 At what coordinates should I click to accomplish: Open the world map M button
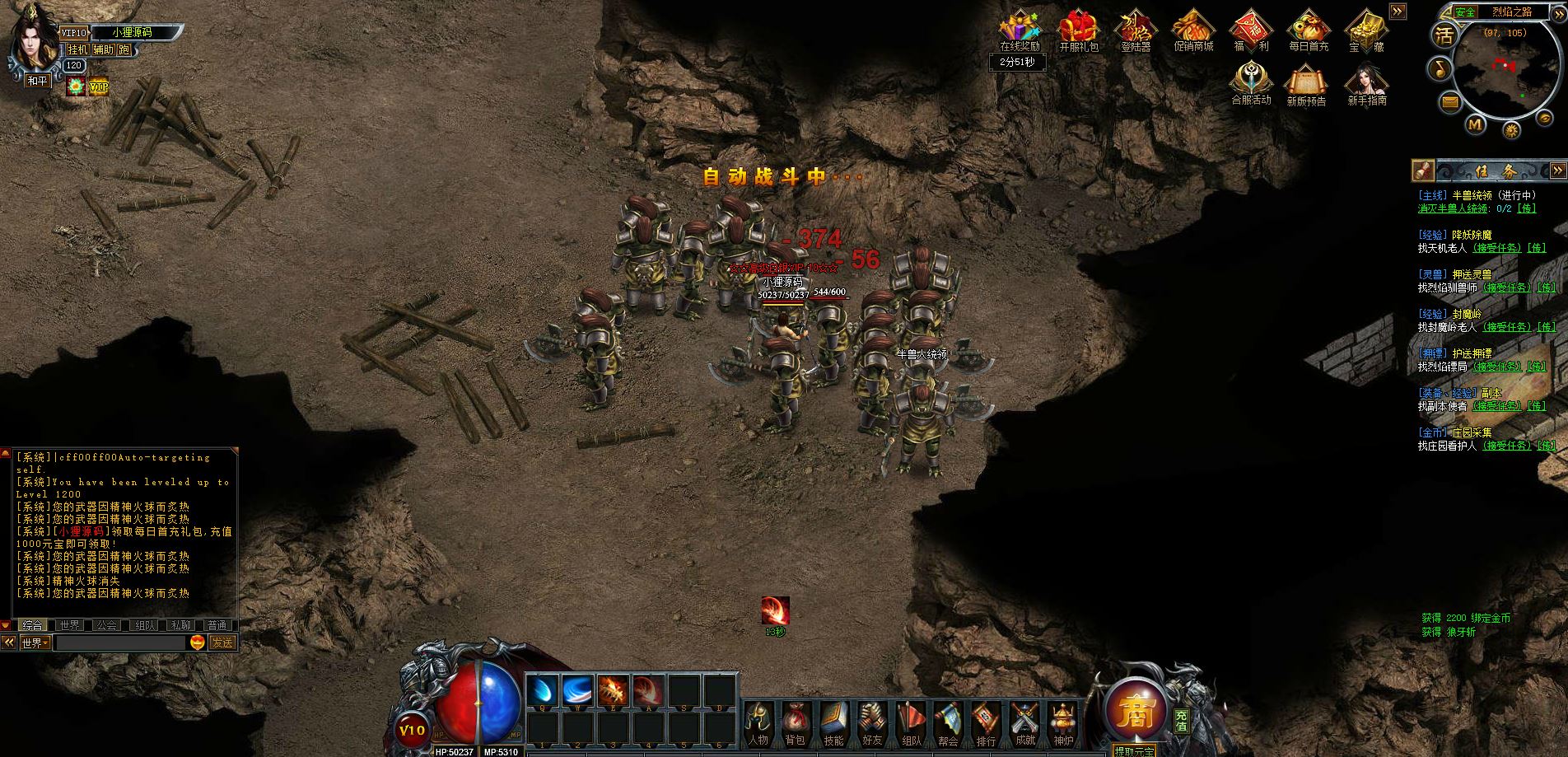click(x=1475, y=124)
